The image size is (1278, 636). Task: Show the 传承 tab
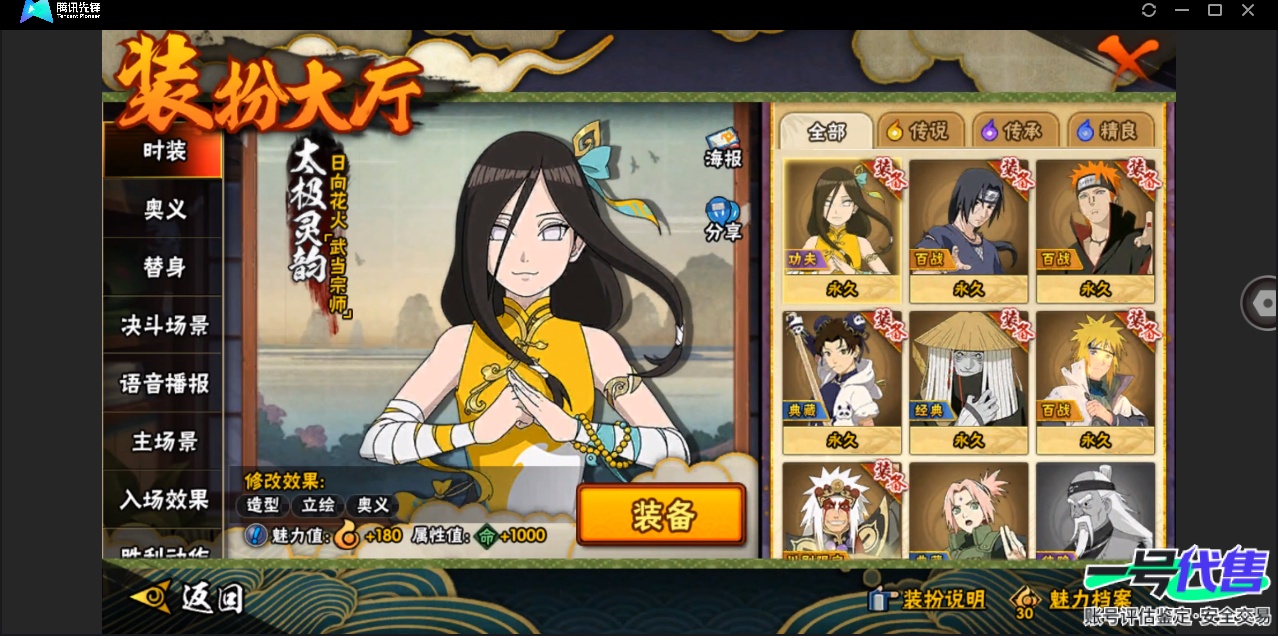click(x=1014, y=131)
